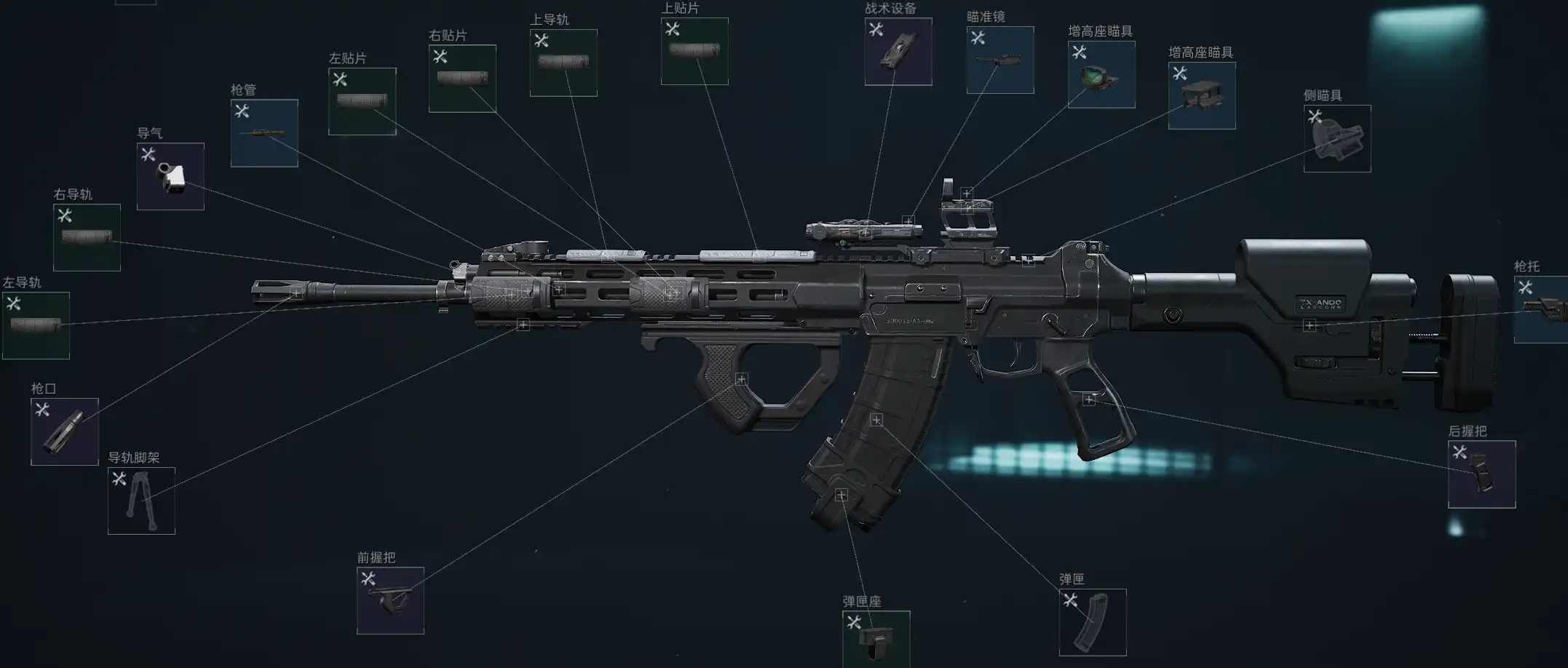This screenshot has width=1568, height=668.
Task: Select the 枪口 muzzle attachment slot
Action: (65, 432)
